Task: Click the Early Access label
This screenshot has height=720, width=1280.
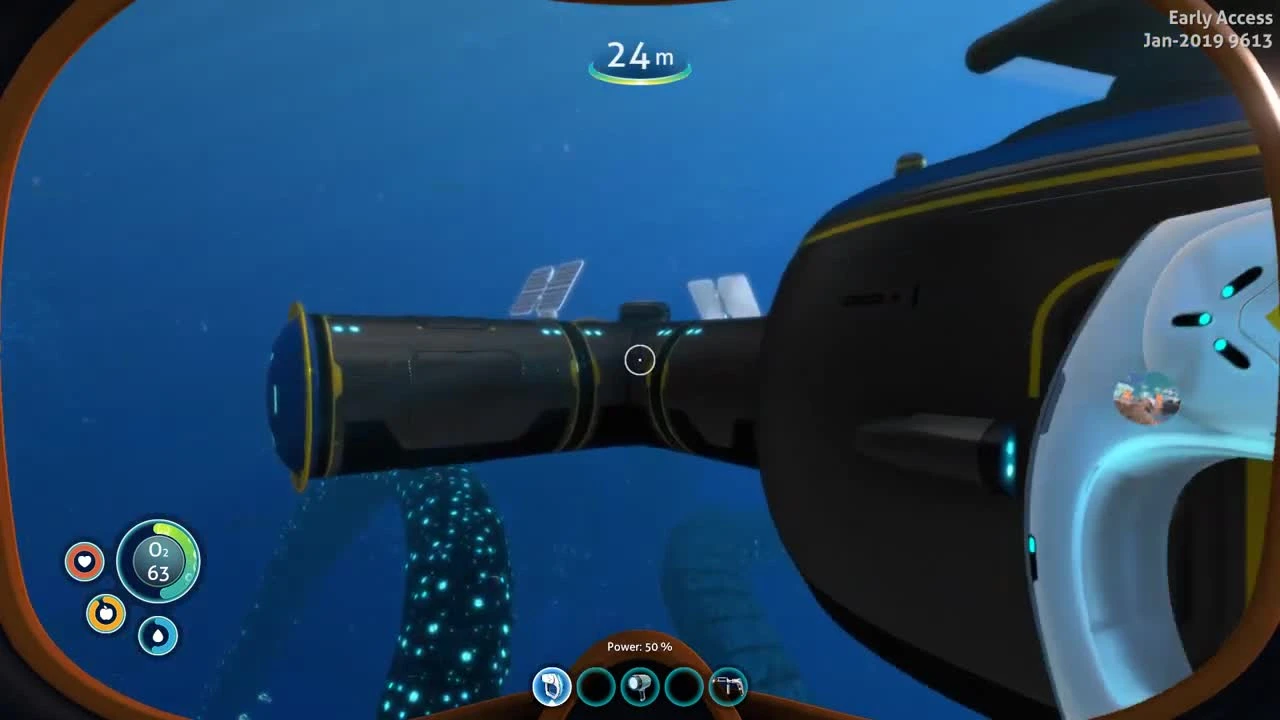Action: (1221, 17)
